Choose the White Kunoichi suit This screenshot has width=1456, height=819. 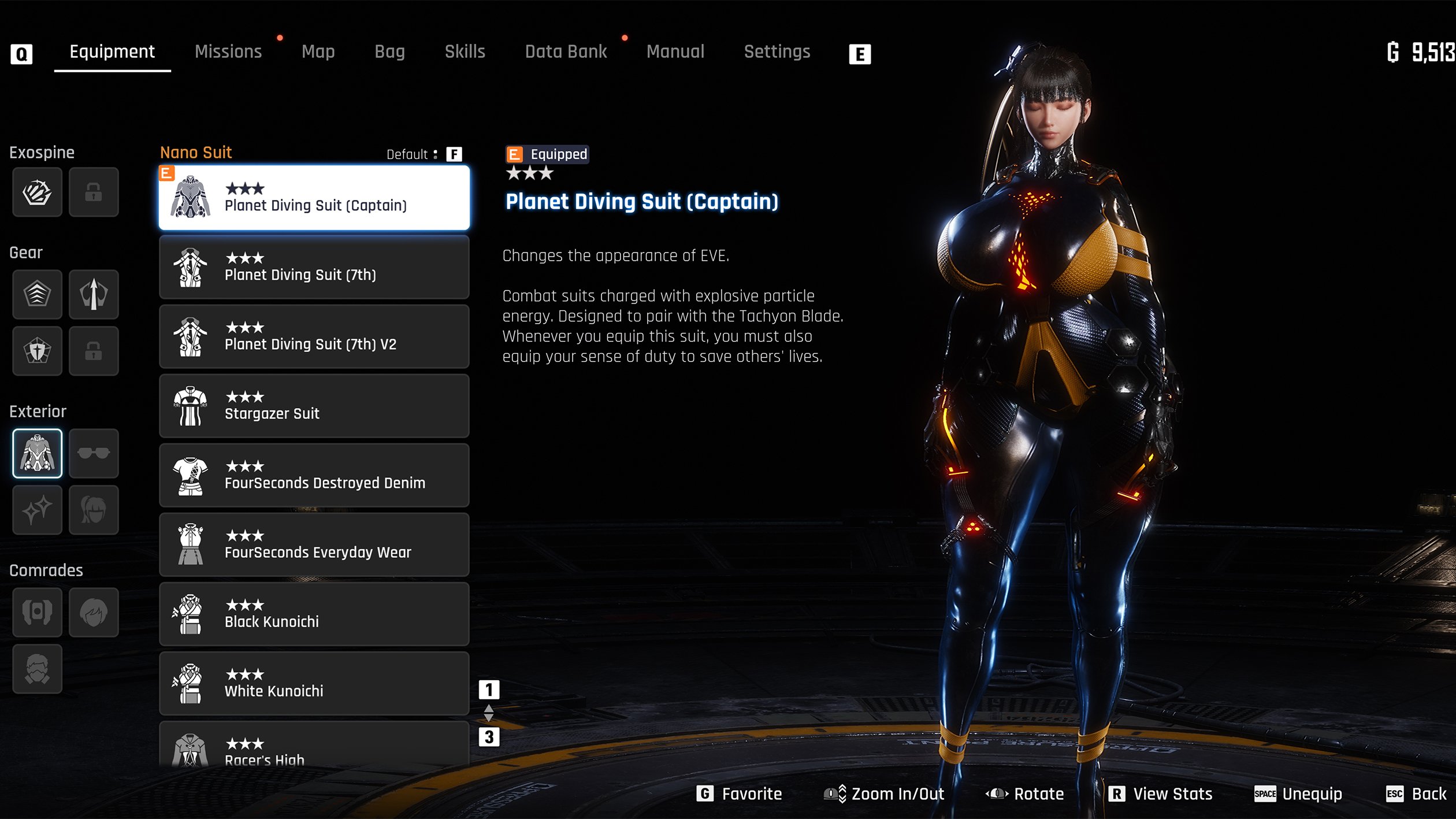pos(314,684)
